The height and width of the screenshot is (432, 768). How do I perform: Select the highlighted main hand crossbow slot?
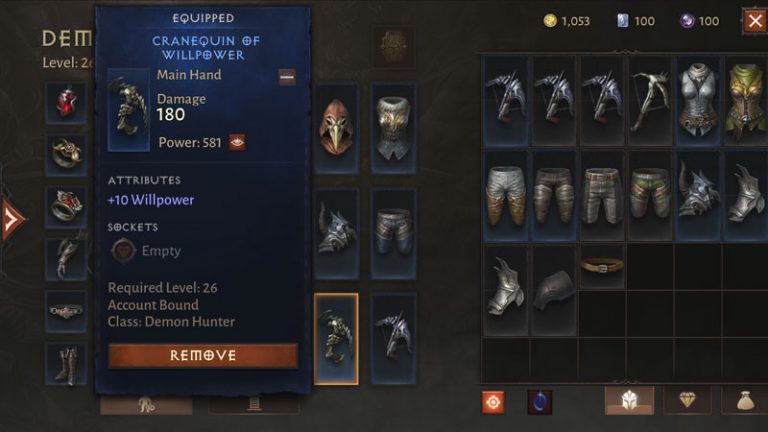click(336, 339)
